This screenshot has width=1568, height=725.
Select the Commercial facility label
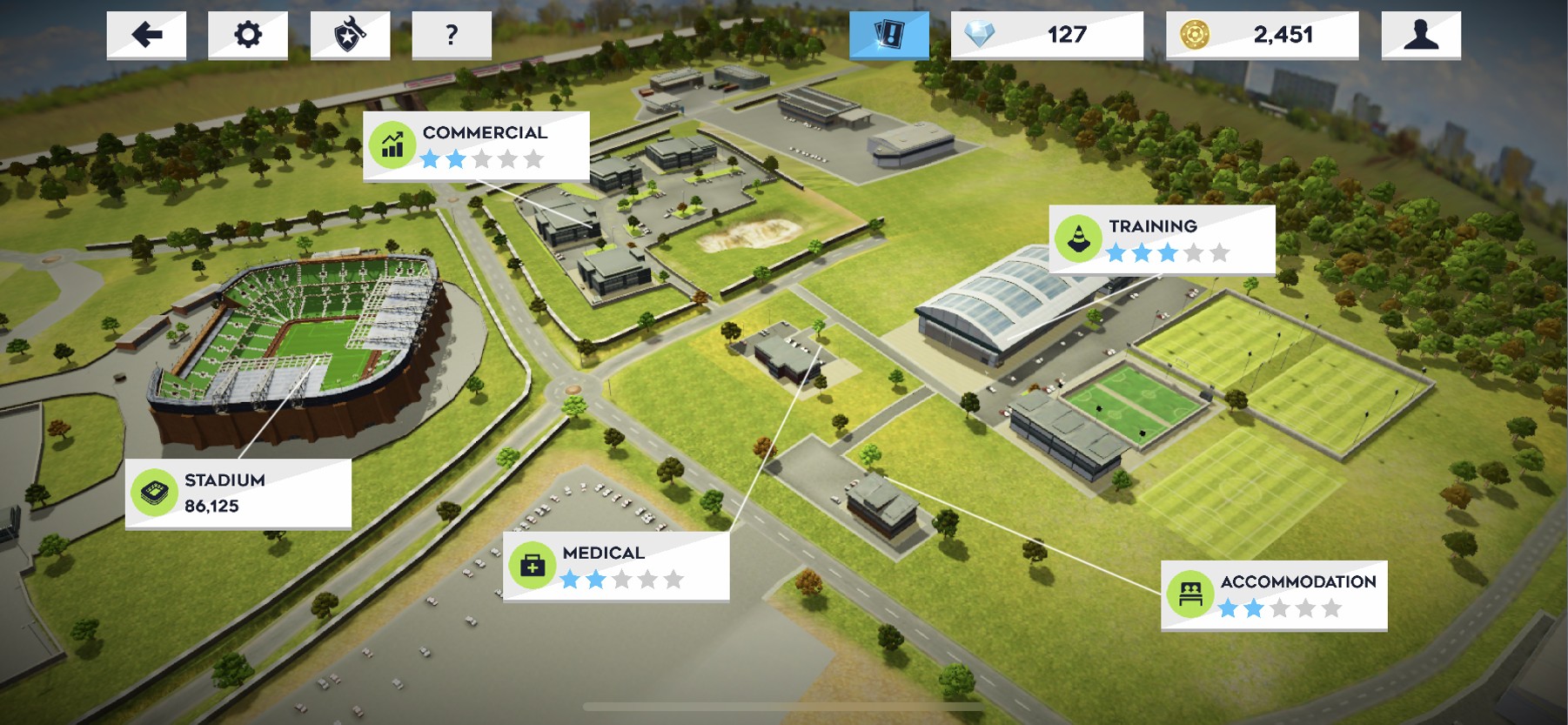tap(476, 145)
